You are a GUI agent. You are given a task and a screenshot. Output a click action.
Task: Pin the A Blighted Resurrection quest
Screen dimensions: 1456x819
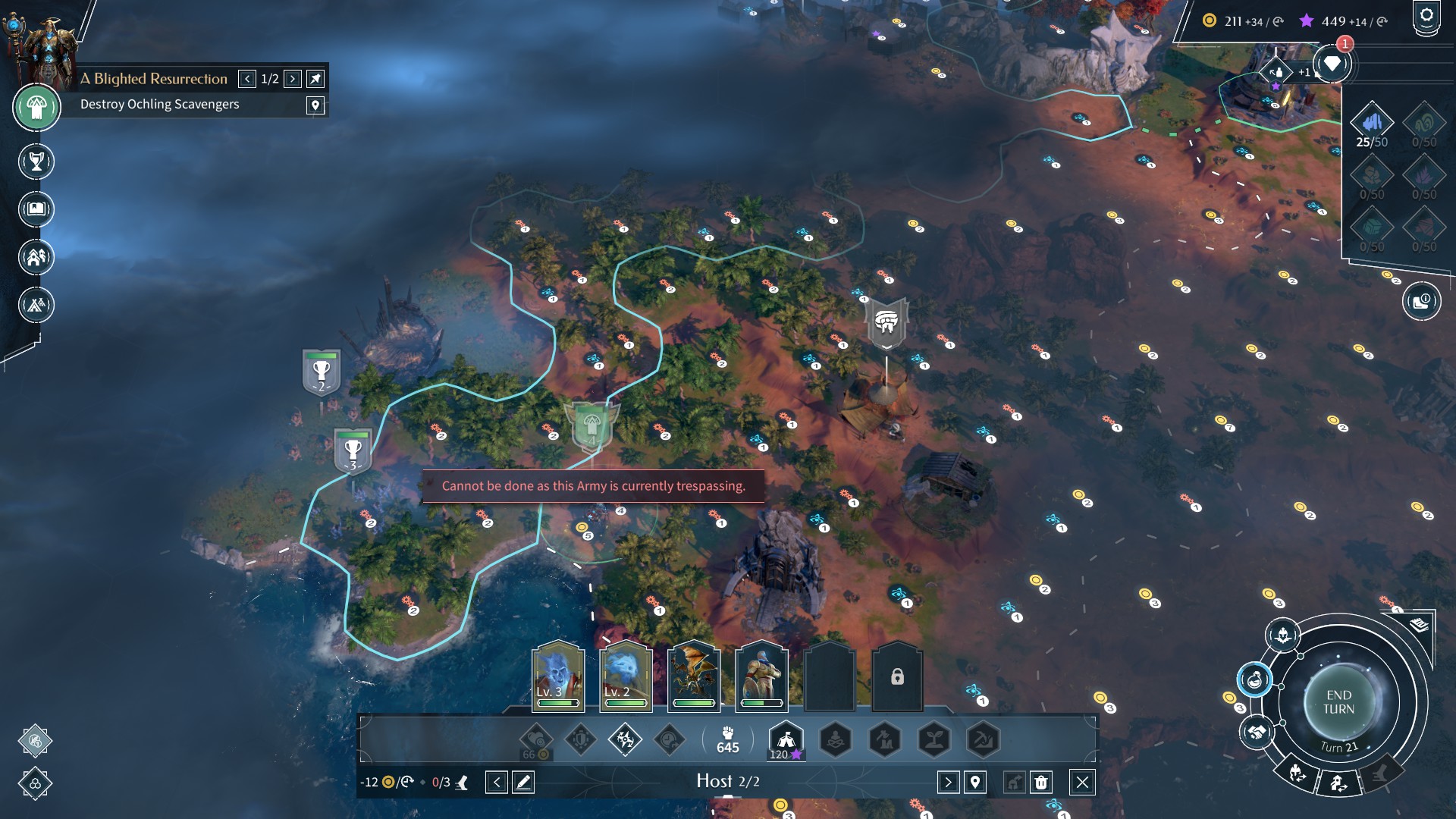(315, 79)
